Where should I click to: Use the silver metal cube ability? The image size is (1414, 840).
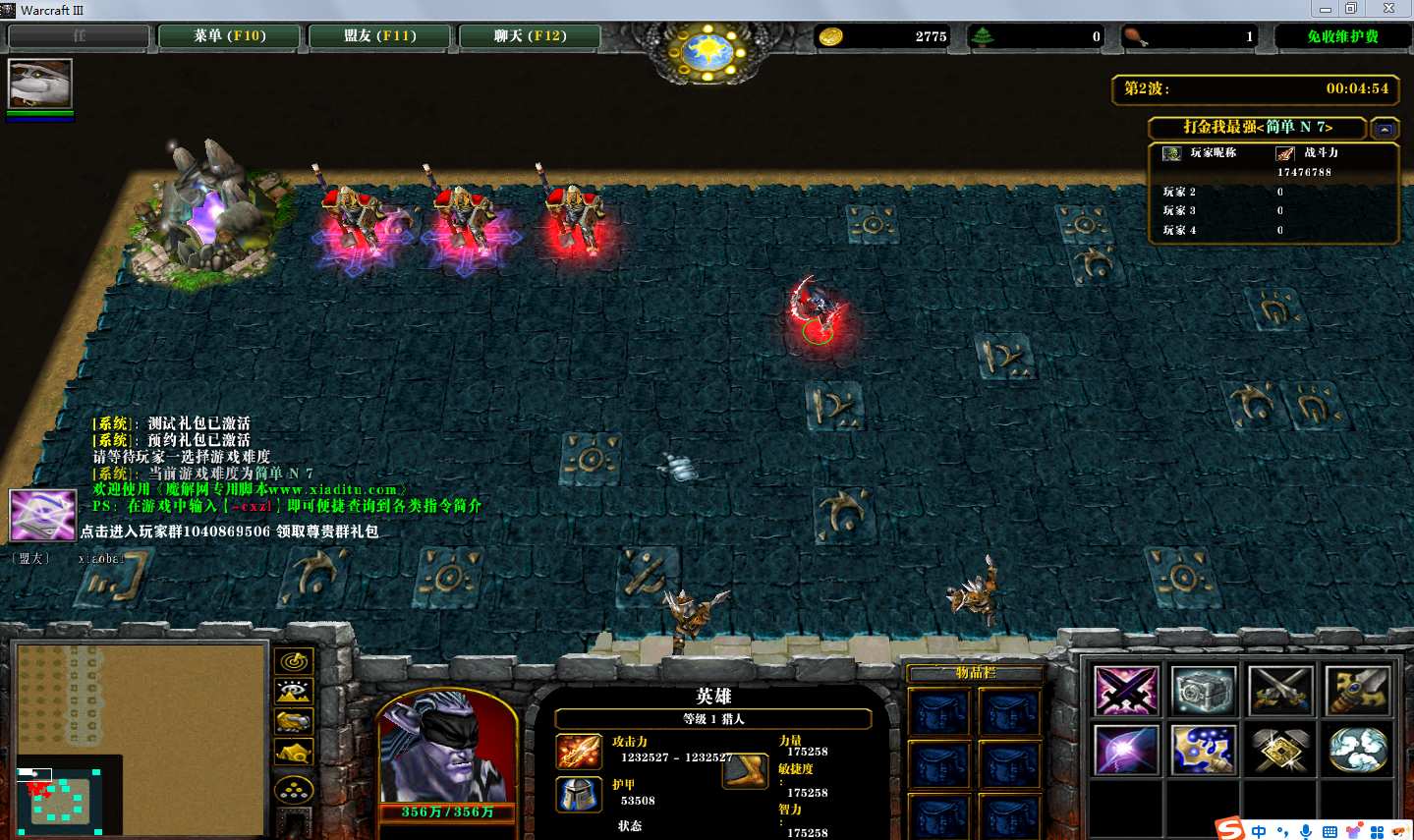coord(1203,691)
